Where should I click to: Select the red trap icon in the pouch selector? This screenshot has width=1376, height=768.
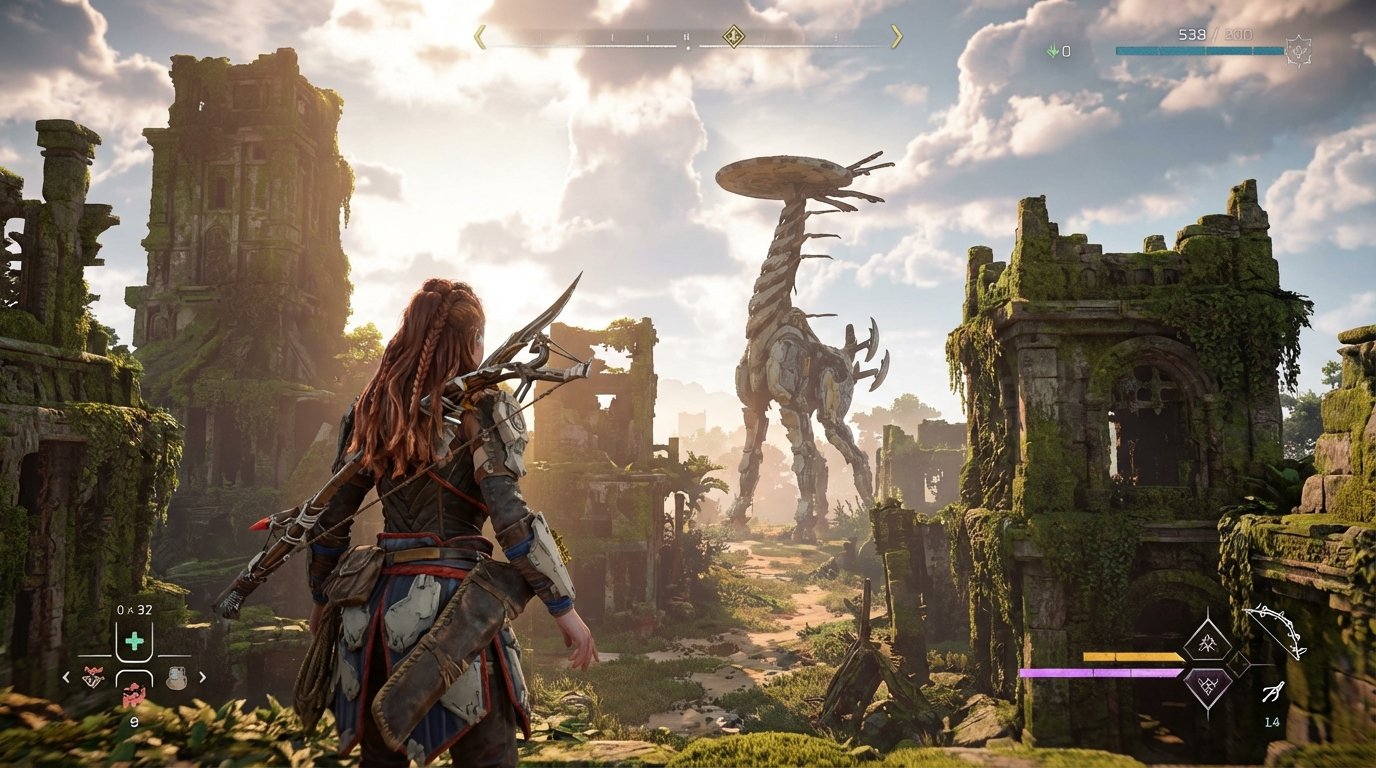[93, 676]
